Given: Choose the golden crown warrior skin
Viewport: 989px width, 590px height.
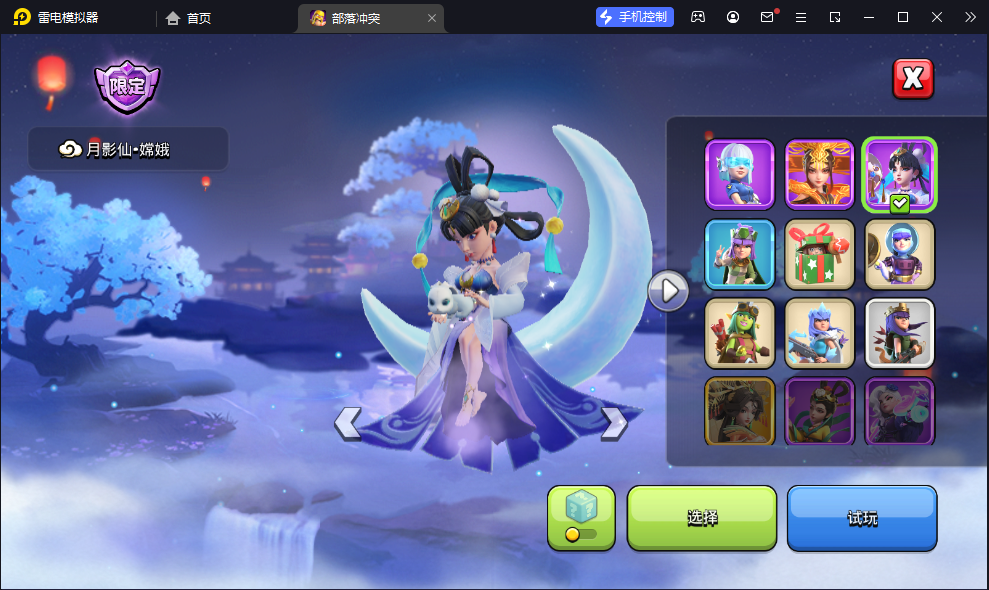Looking at the screenshot, I should [x=819, y=173].
